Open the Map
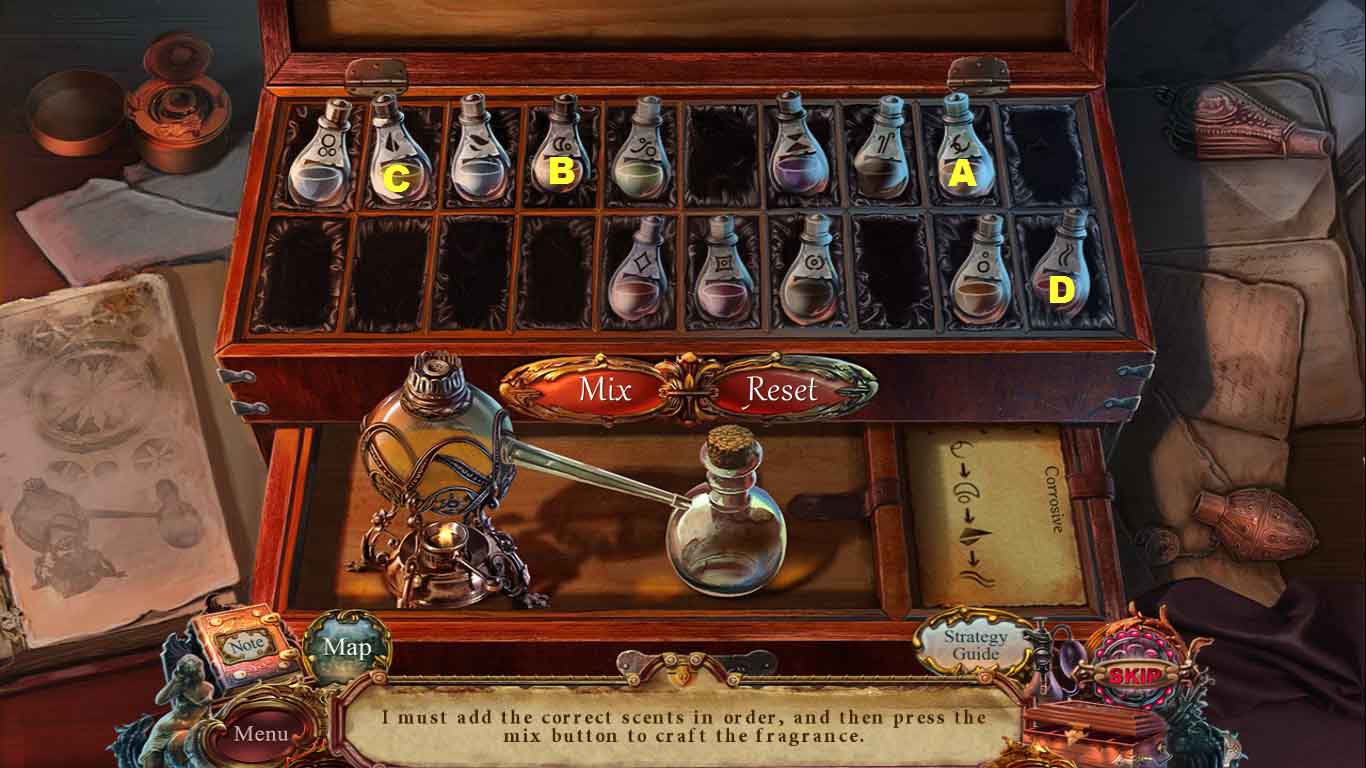The width and height of the screenshot is (1366, 768). point(347,647)
